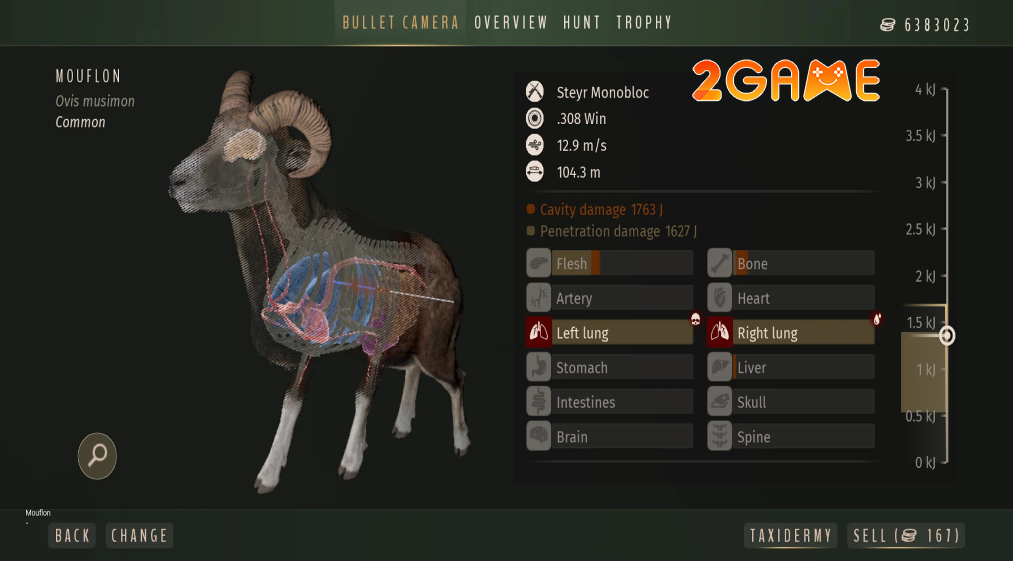Sell the mouflon for 167
The image size is (1013, 561).
coord(906,536)
